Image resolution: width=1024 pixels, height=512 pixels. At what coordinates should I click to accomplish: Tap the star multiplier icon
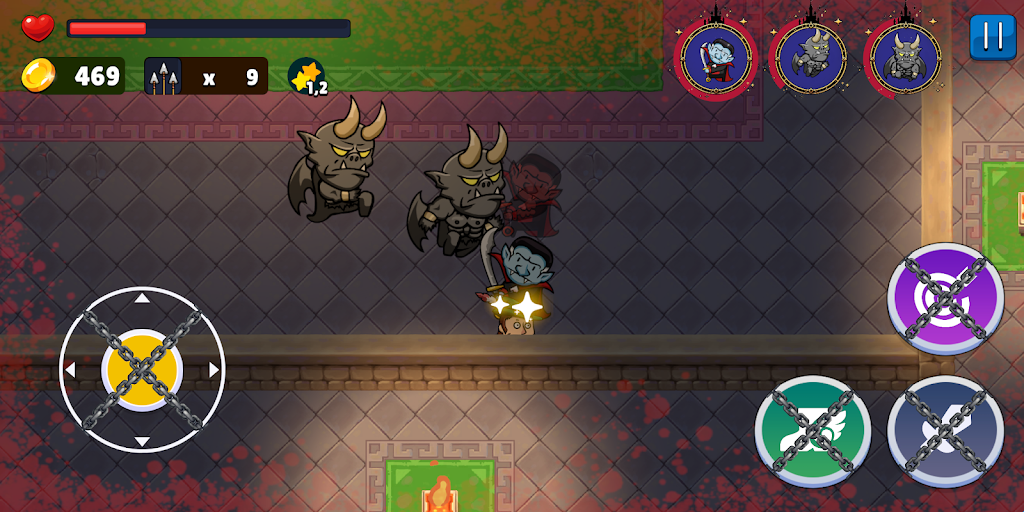click(x=306, y=76)
